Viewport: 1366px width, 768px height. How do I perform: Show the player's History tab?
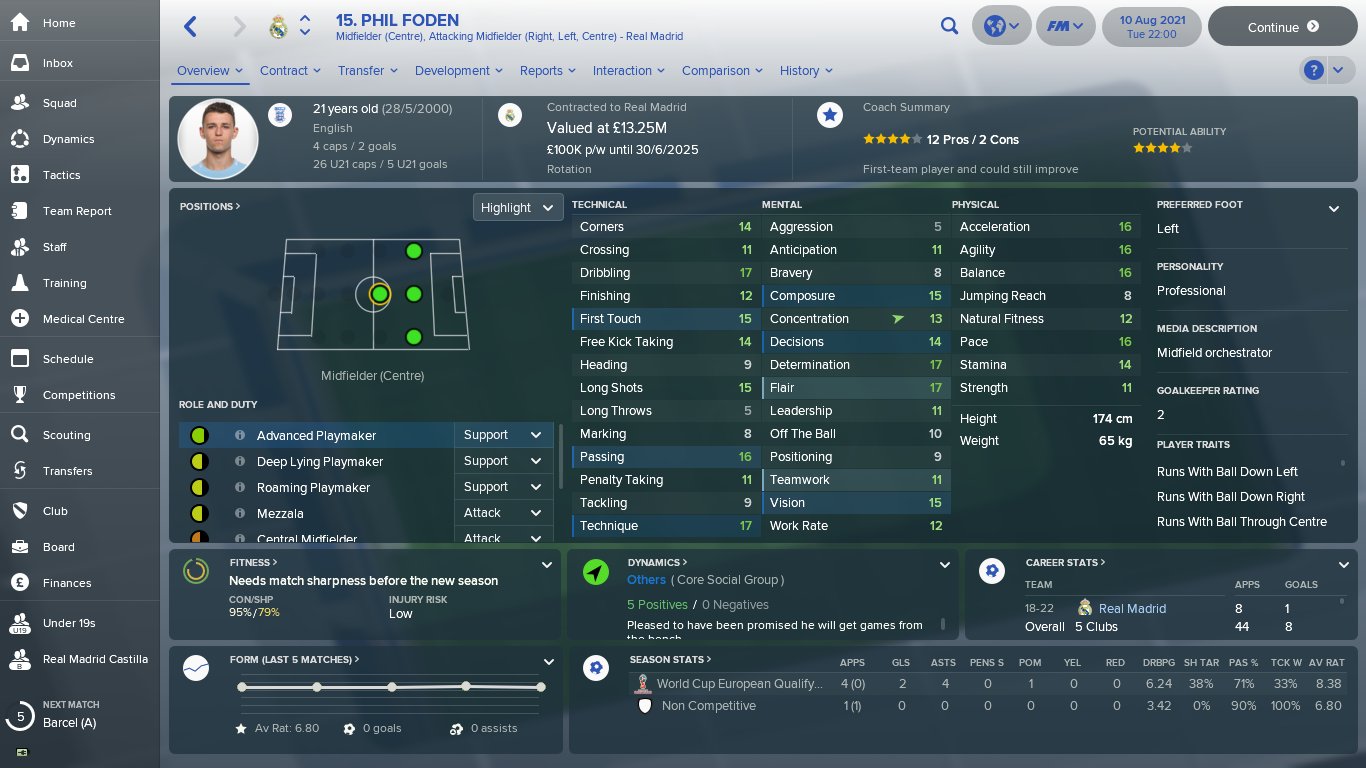coord(806,71)
